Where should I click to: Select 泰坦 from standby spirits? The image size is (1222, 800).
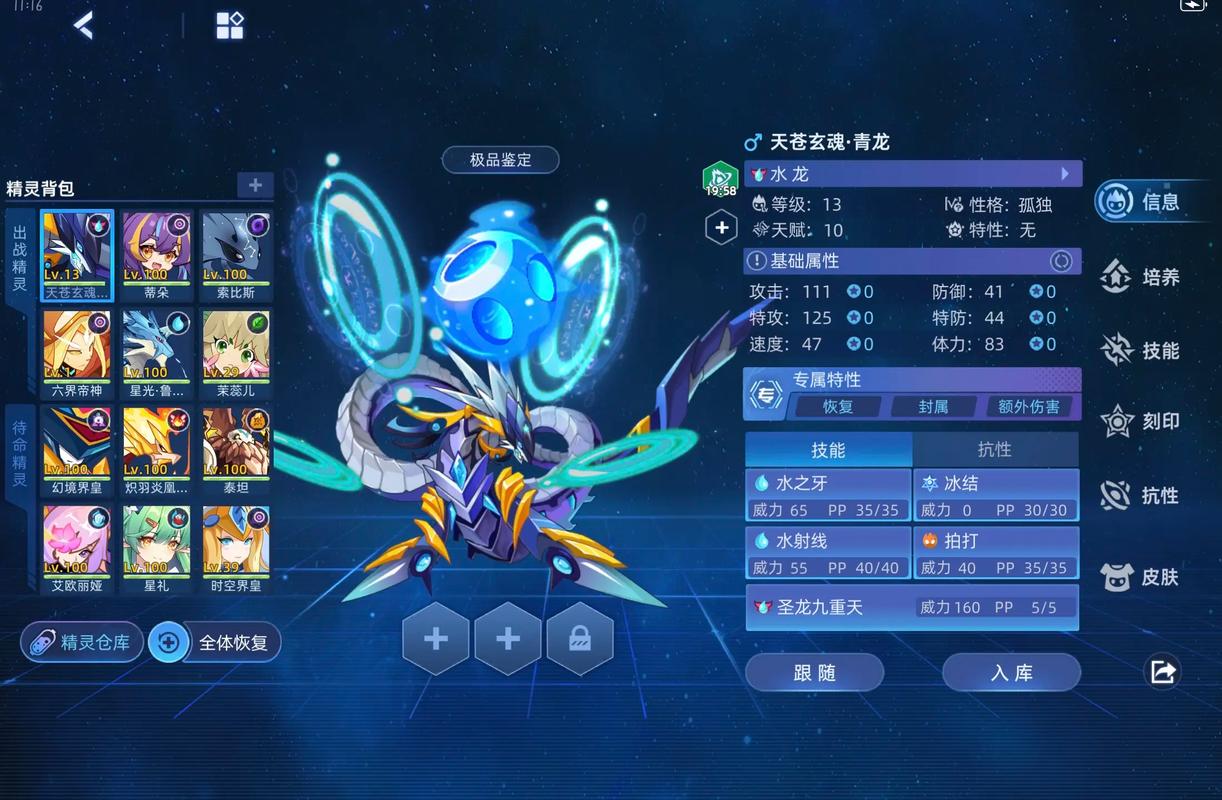(236, 450)
